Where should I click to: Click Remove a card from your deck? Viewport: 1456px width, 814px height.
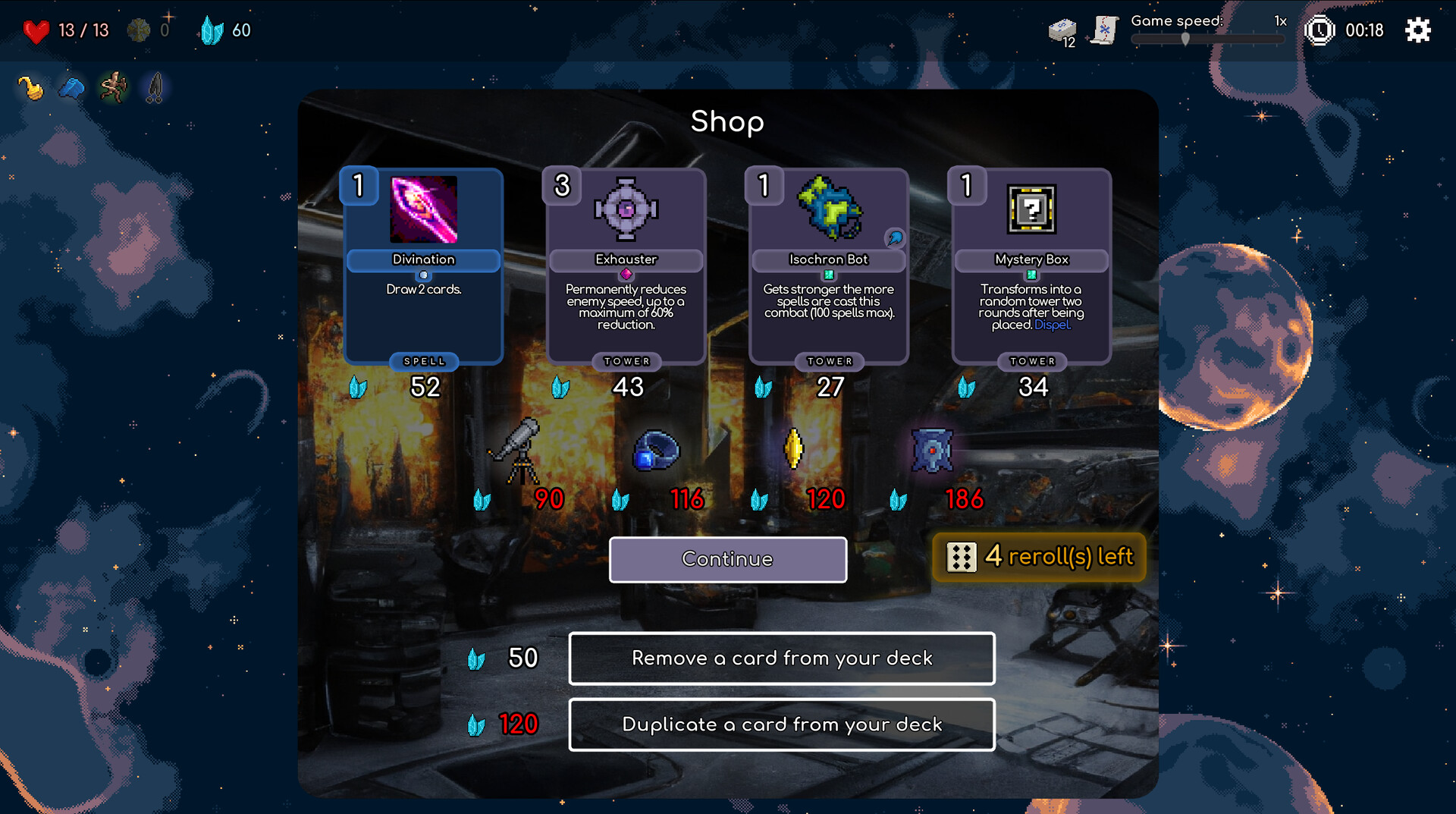click(782, 658)
